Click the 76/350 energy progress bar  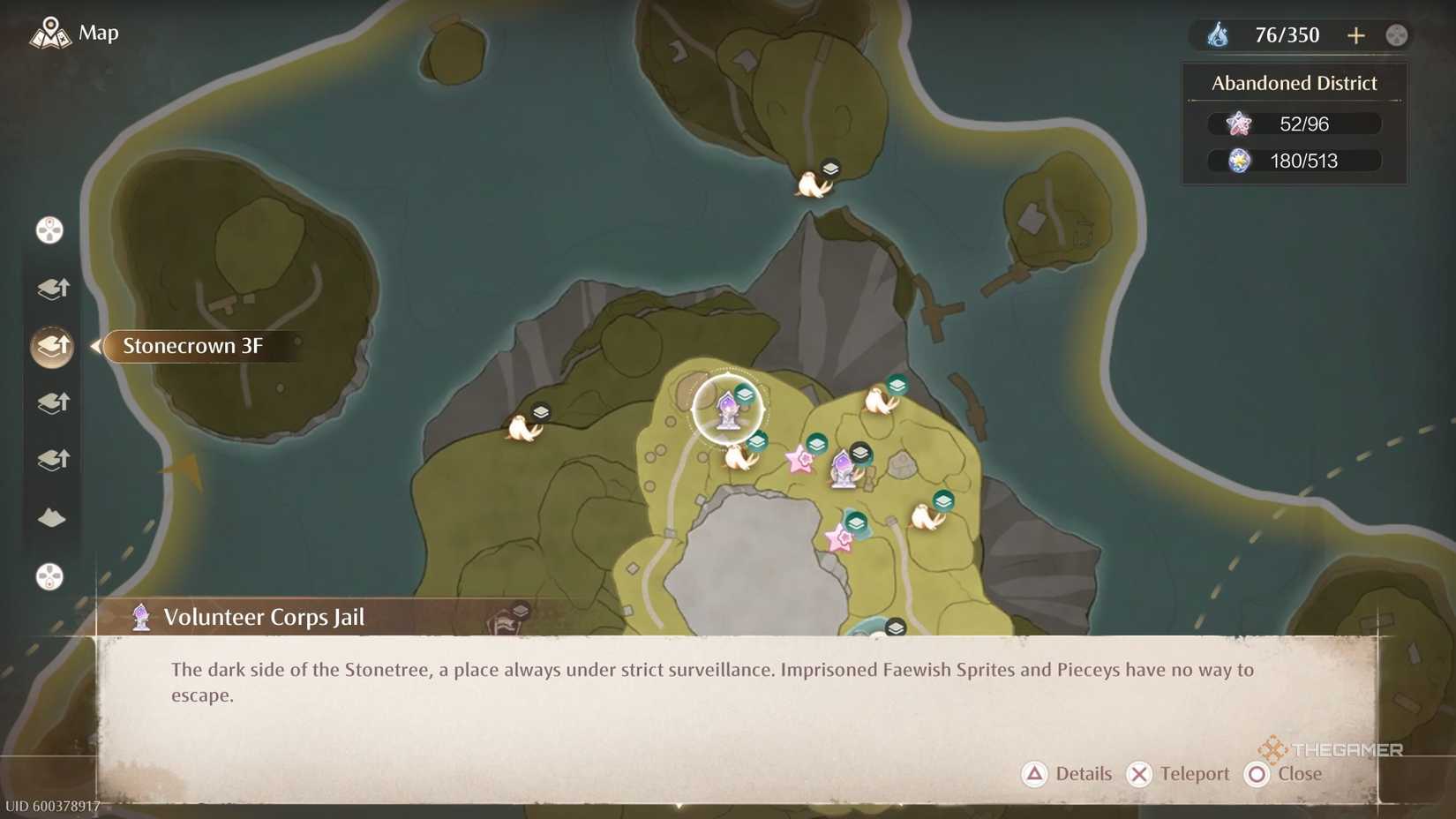1288,34
